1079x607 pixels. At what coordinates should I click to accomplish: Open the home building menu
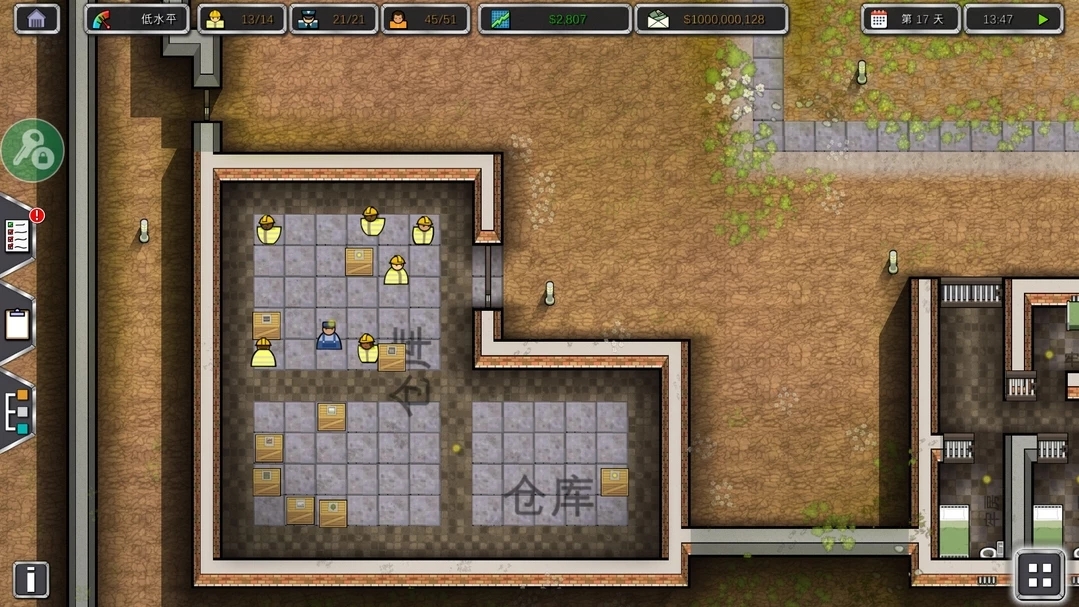pyautogui.click(x=37, y=19)
